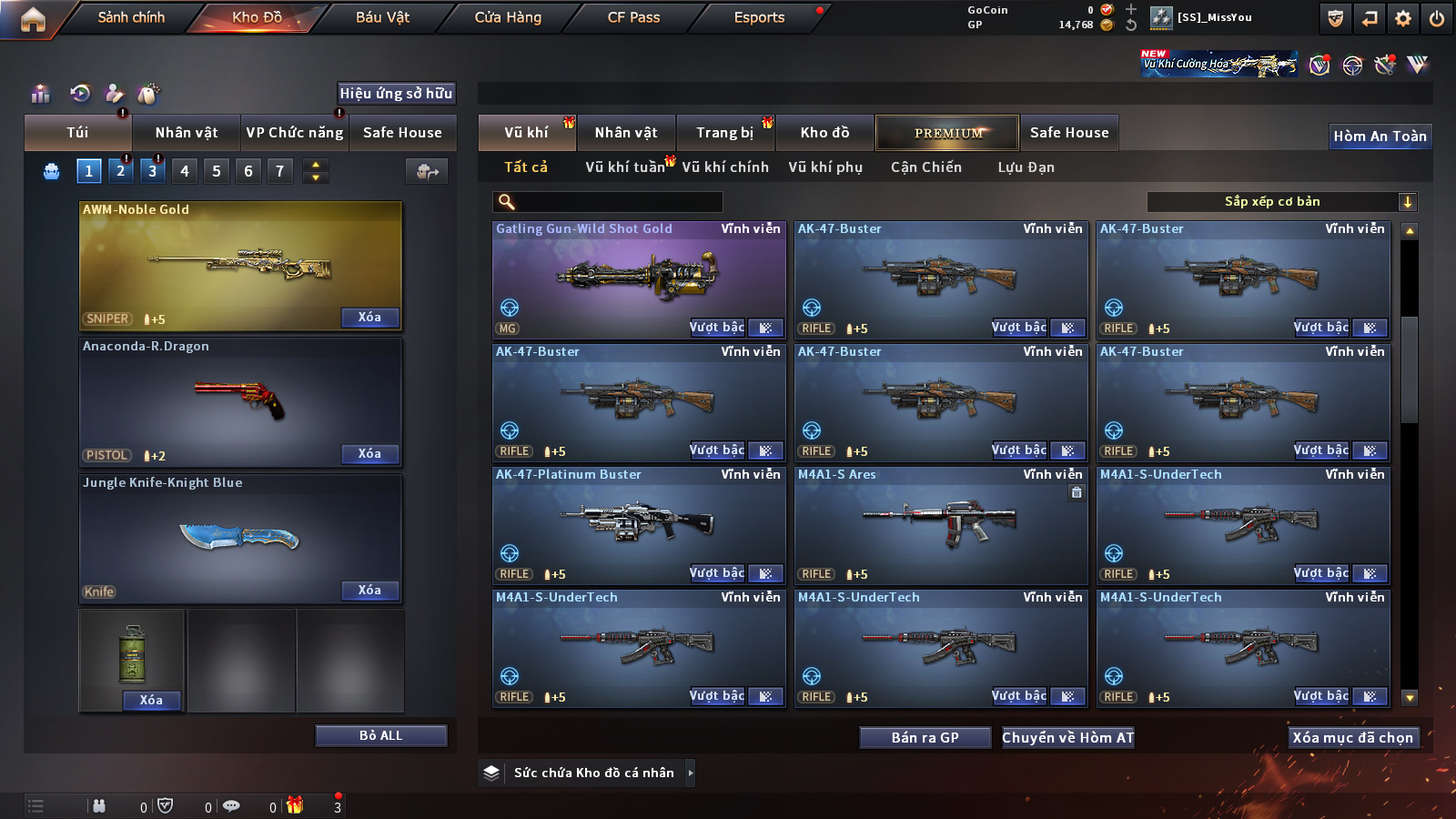Switch to the Esports menu
Screen dimensions: 1456x819
tap(759, 17)
